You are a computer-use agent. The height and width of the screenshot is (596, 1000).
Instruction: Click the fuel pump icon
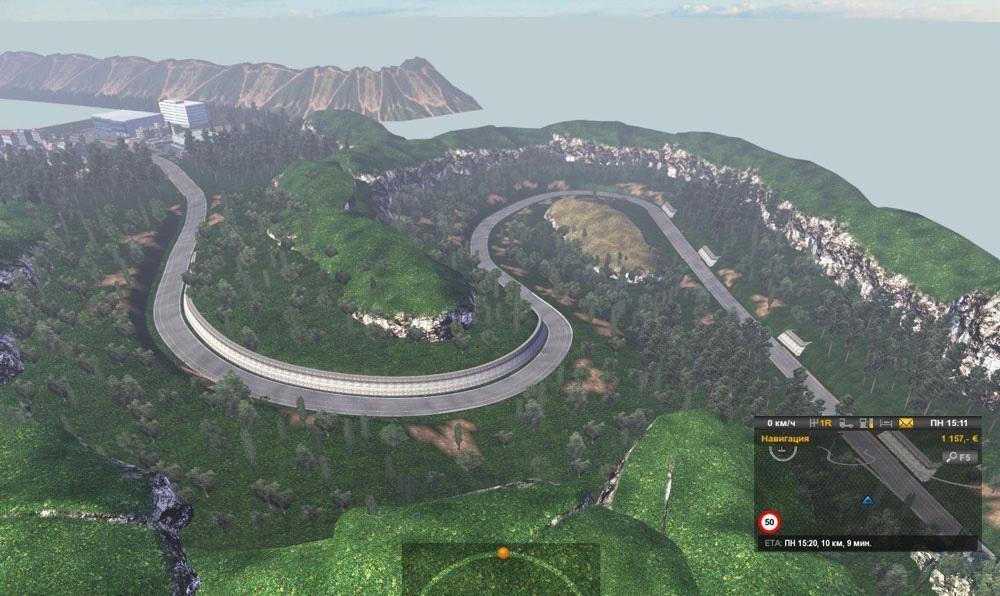pyautogui.click(x=866, y=424)
